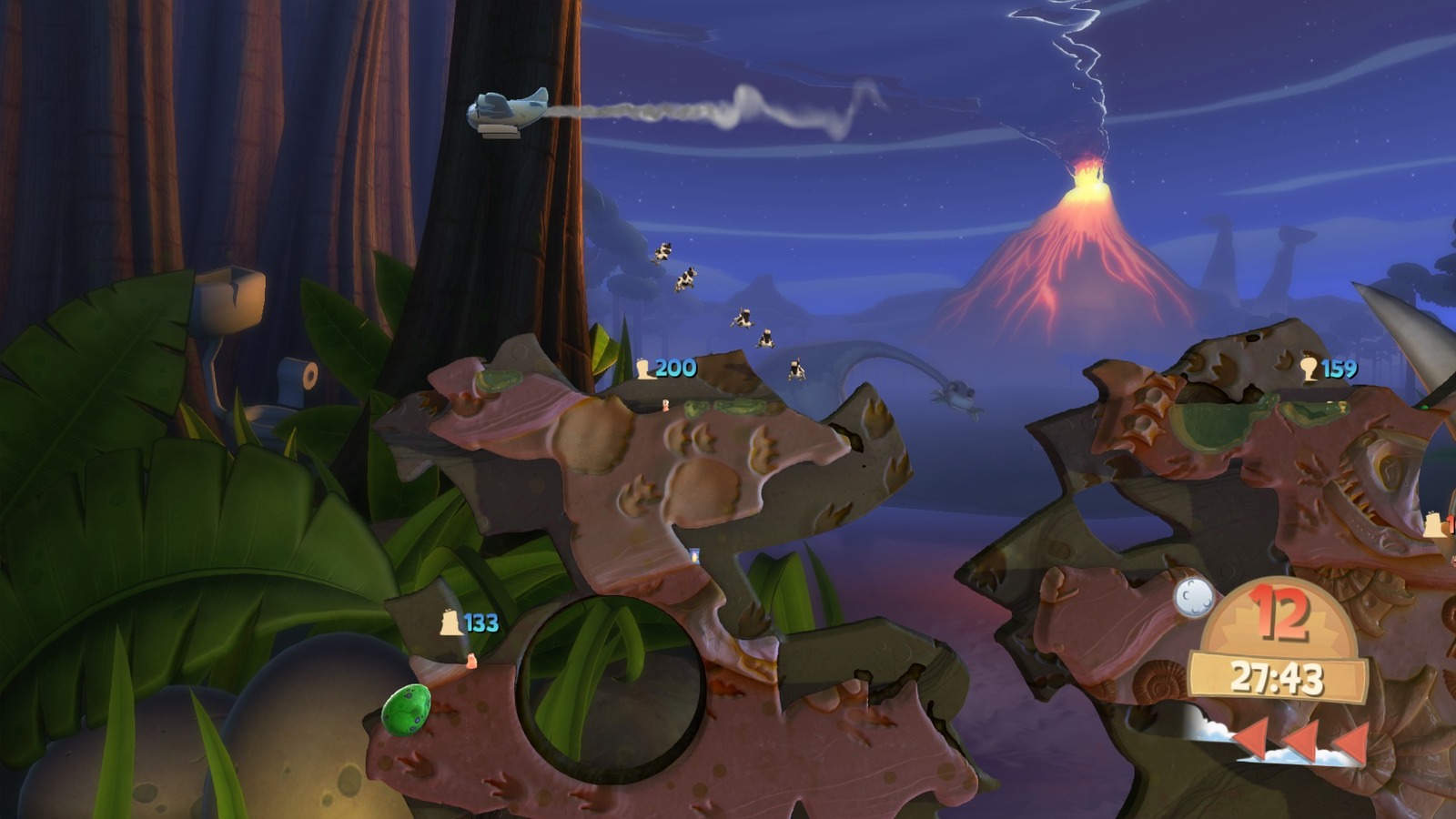Select the pink worm under the 200 counter
This screenshot has height=819, width=1456.
point(665,405)
